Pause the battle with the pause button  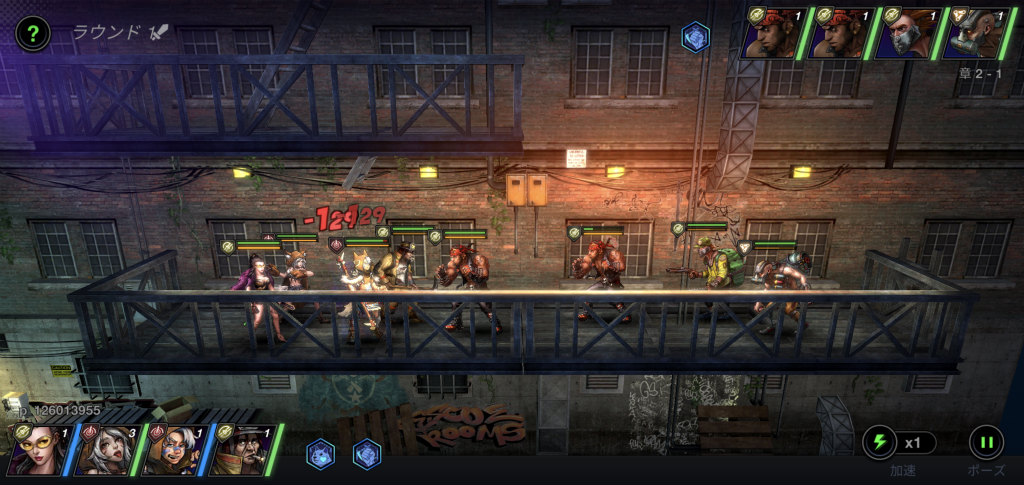[985, 442]
